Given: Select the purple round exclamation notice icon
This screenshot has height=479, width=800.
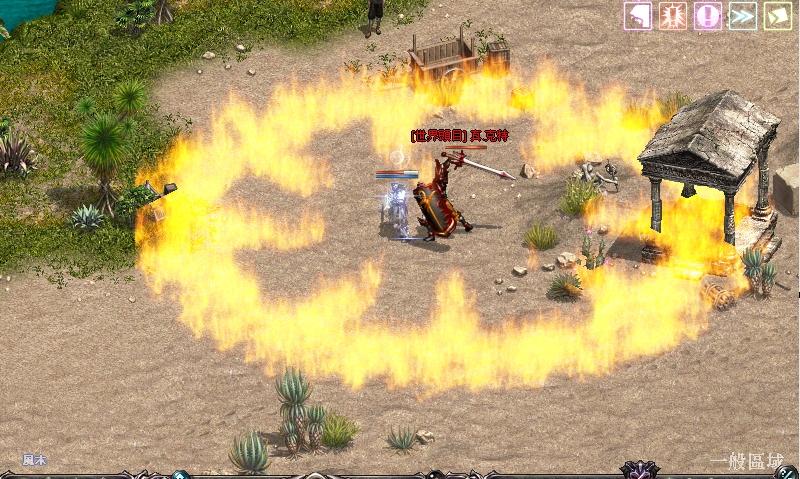Looking at the screenshot, I should pyautogui.click(x=708, y=16).
